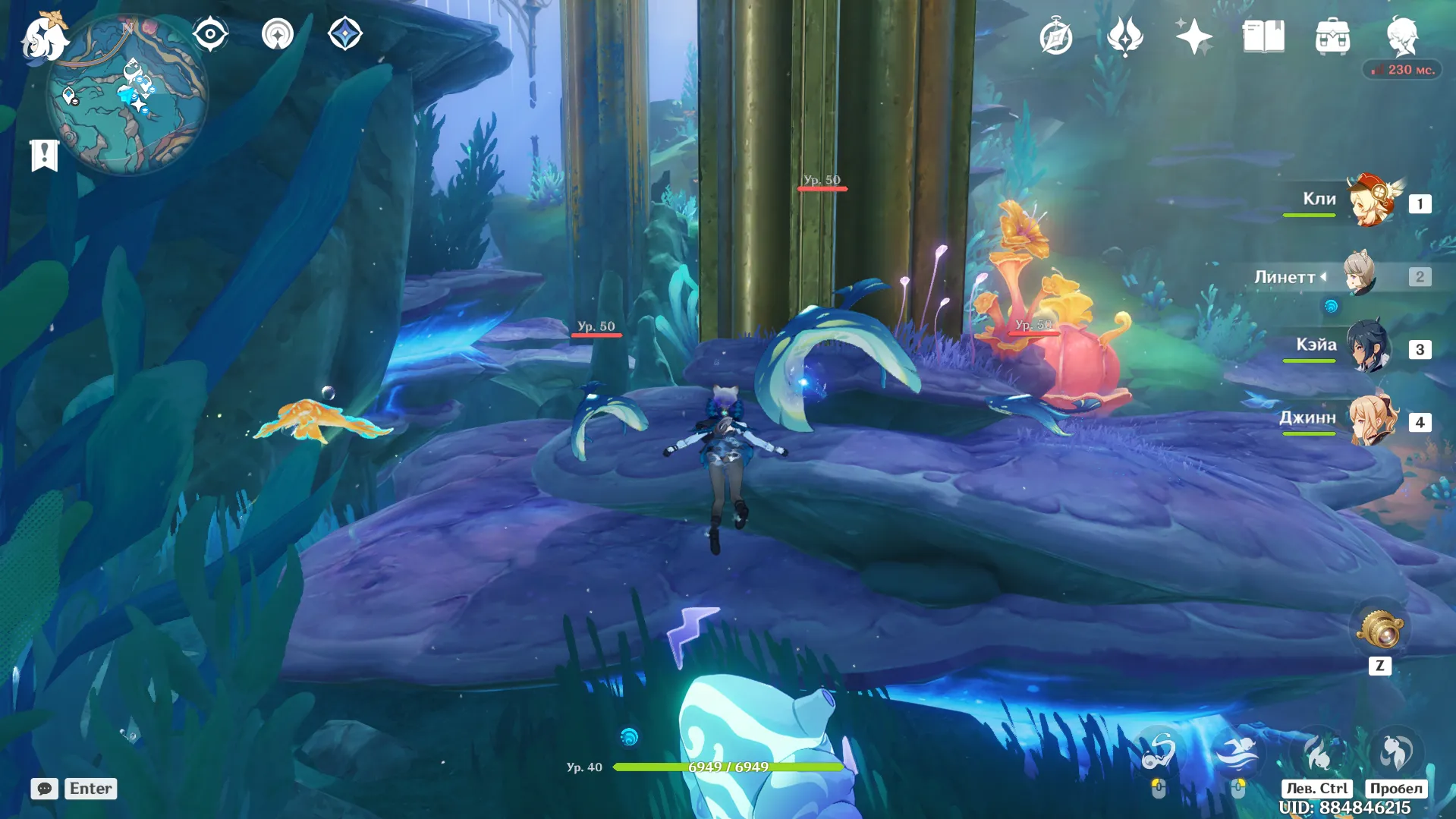Open the inventory backpack icon

point(1332,36)
